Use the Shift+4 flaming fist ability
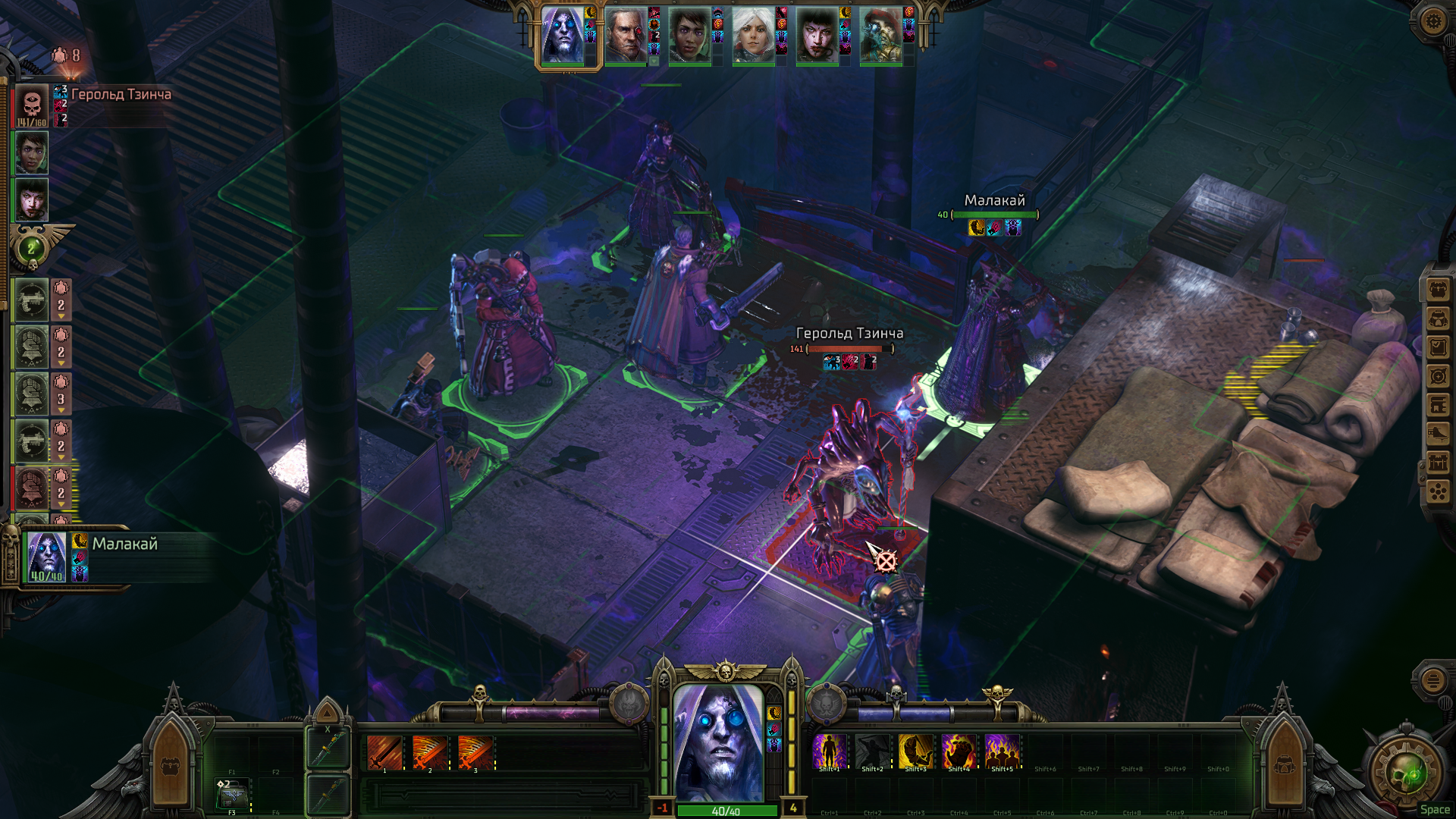 (x=959, y=752)
